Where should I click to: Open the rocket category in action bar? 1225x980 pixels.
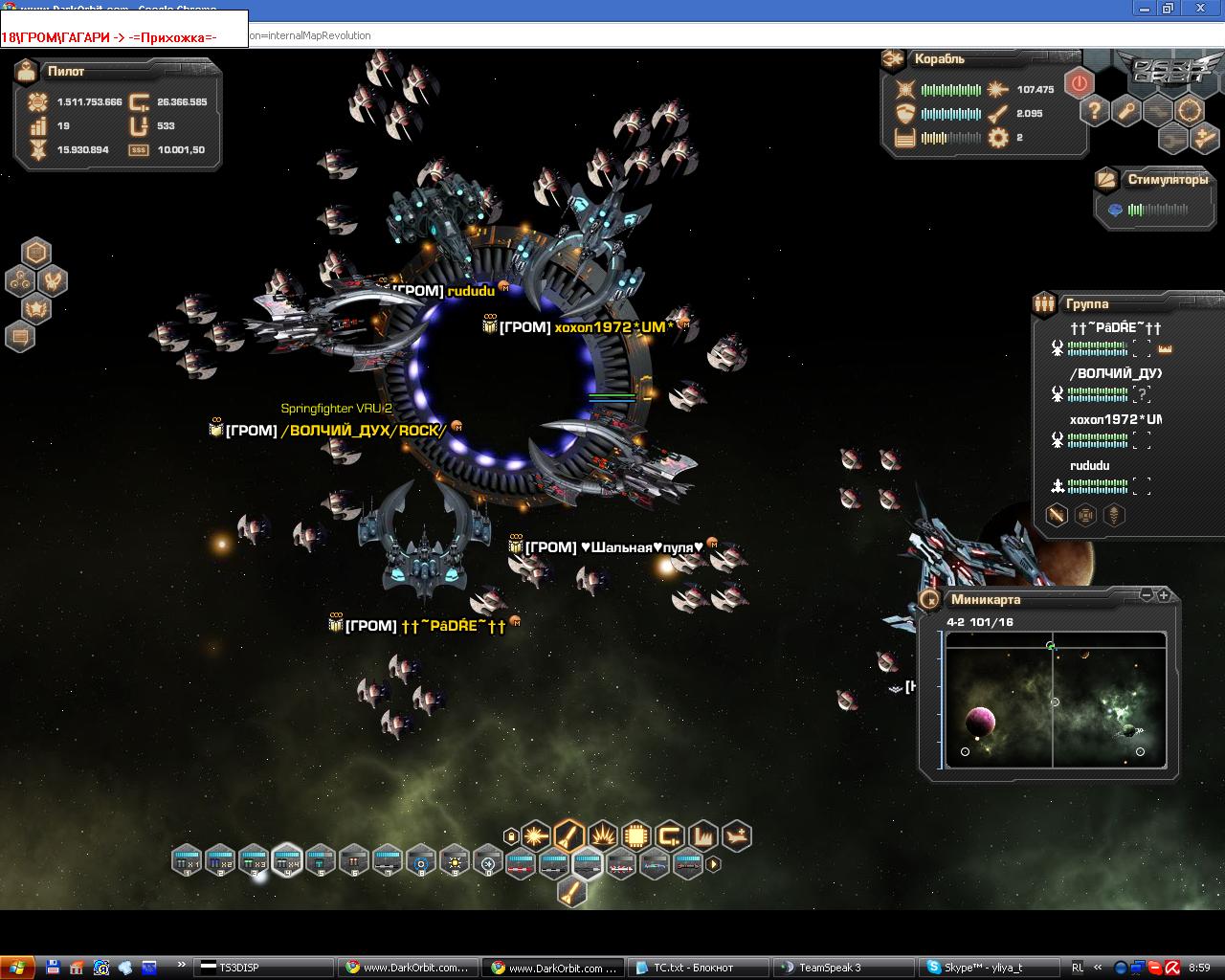(568, 835)
